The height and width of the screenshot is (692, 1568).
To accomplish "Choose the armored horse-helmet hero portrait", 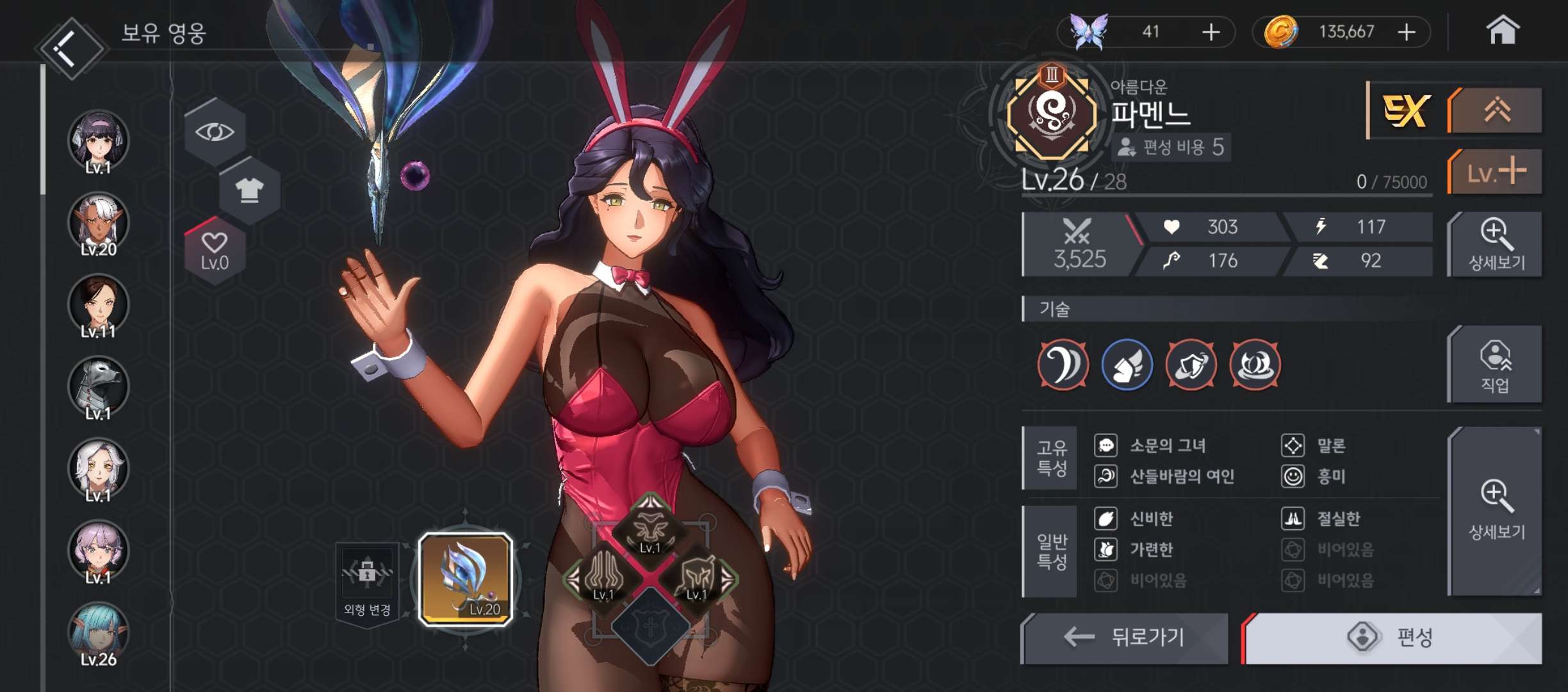I will pos(99,388).
